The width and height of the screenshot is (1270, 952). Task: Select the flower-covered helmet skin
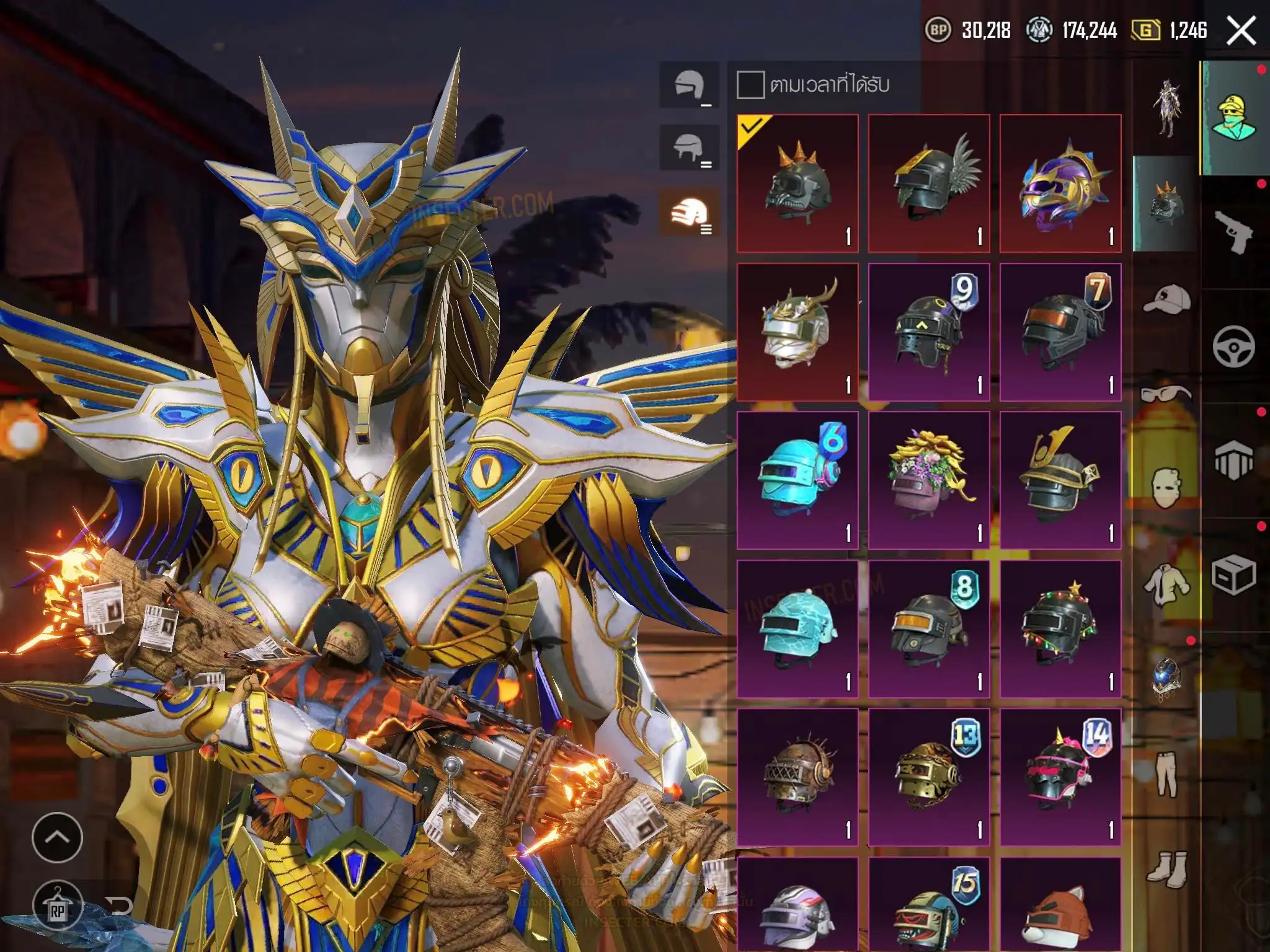(929, 480)
